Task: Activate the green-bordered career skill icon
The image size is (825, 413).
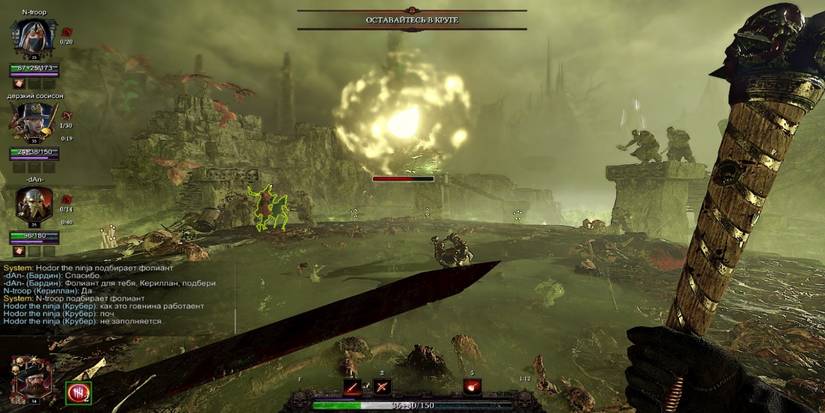Action: [76, 393]
